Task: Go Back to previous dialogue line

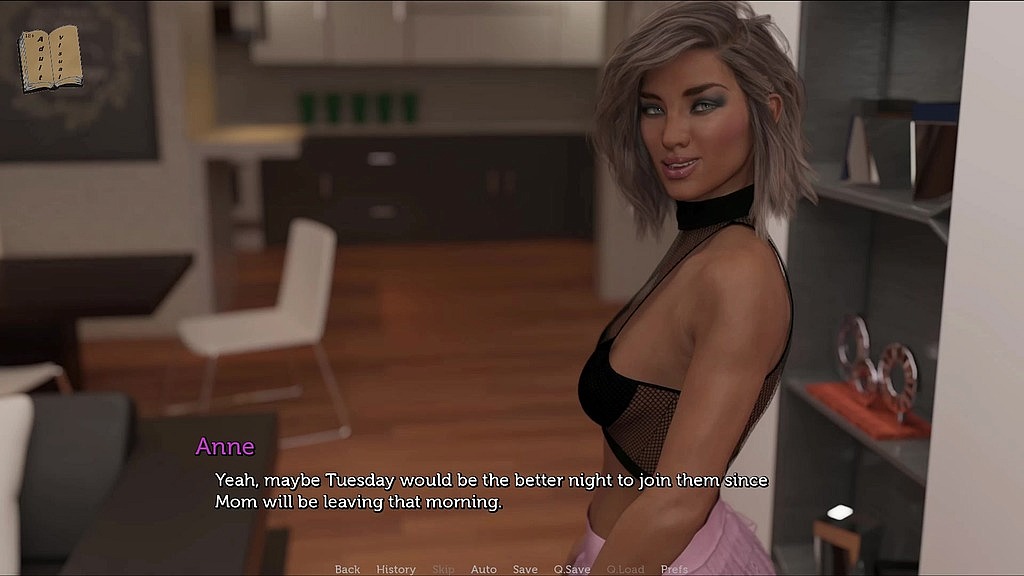Action: point(347,569)
